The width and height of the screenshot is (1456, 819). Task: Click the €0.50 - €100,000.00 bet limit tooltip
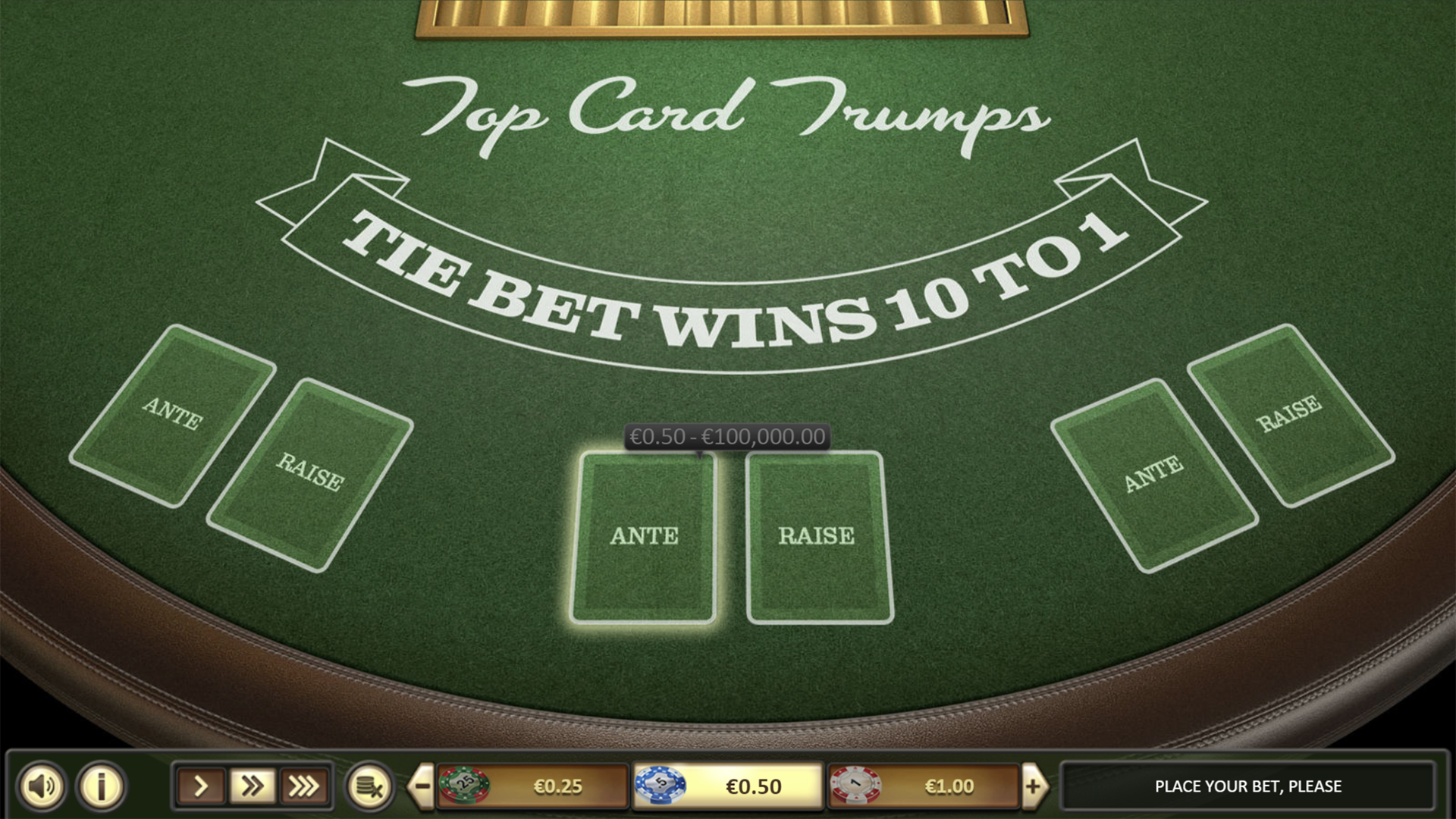(726, 436)
